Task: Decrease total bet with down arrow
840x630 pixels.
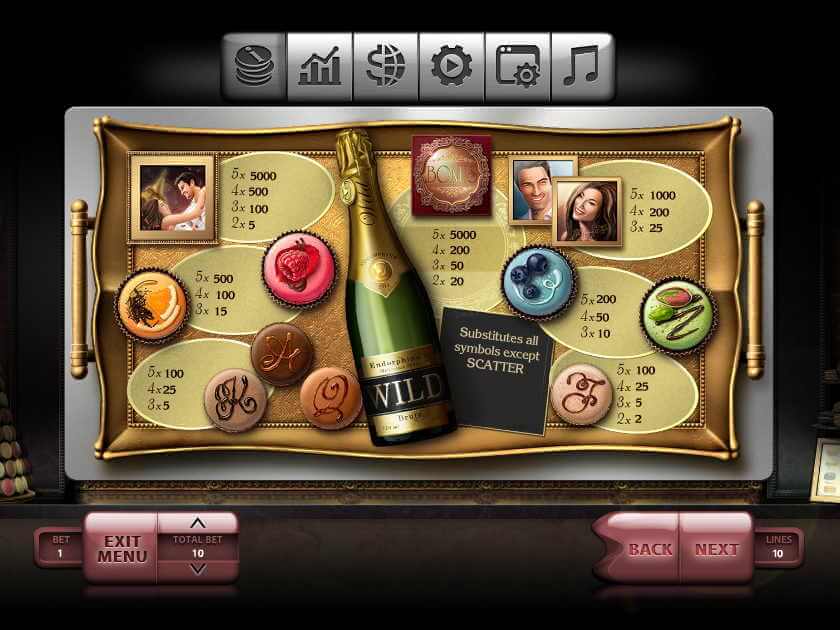Action: pyautogui.click(x=197, y=569)
